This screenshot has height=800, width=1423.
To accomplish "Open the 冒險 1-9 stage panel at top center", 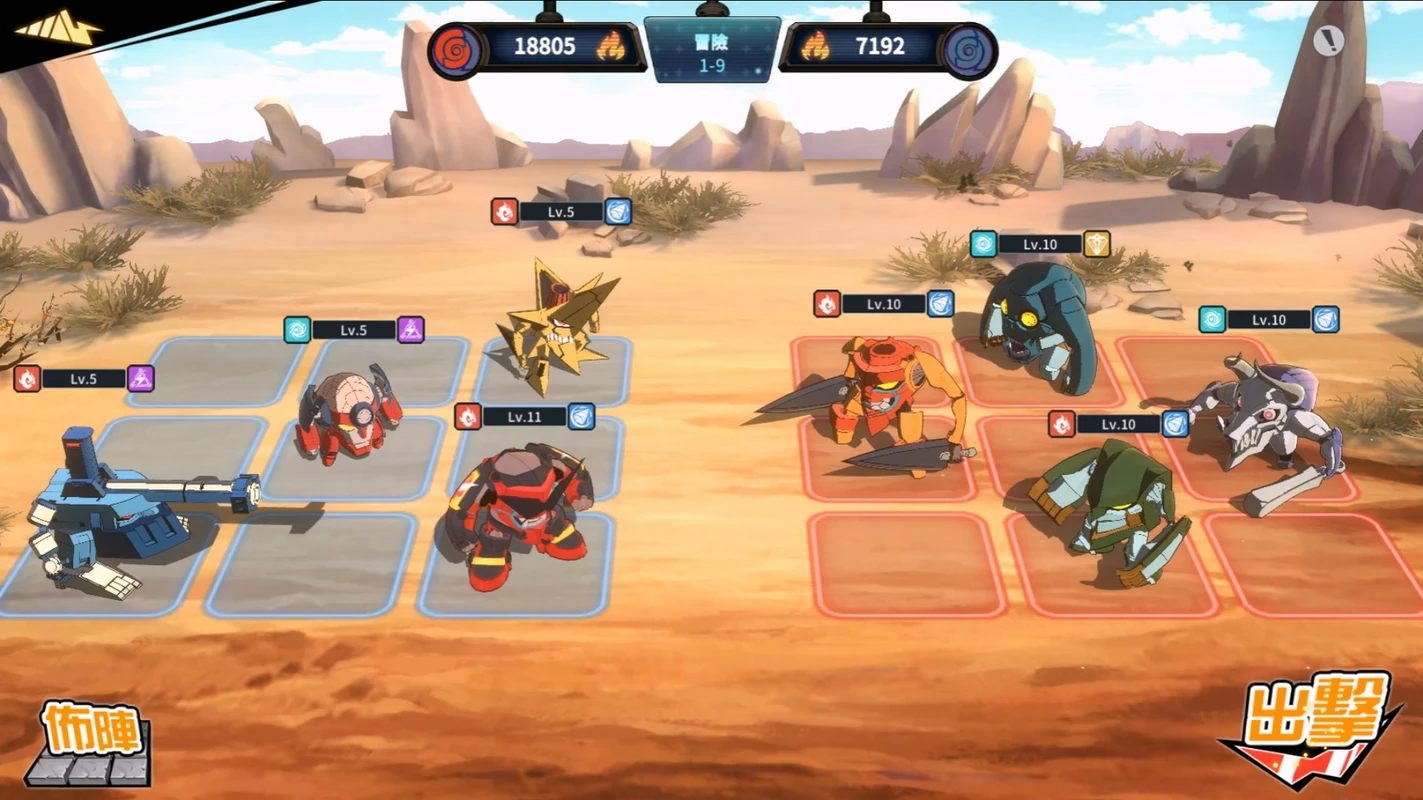I will pos(714,48).
